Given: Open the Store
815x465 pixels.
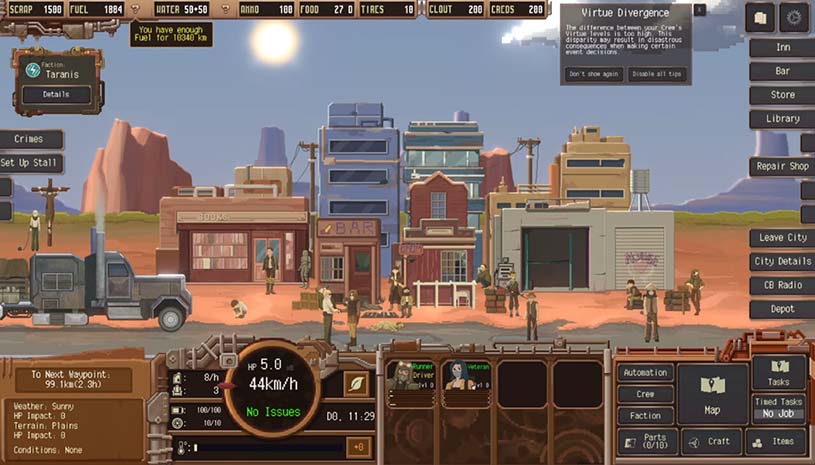Looking at the screenshot, I should click(782, 95).
